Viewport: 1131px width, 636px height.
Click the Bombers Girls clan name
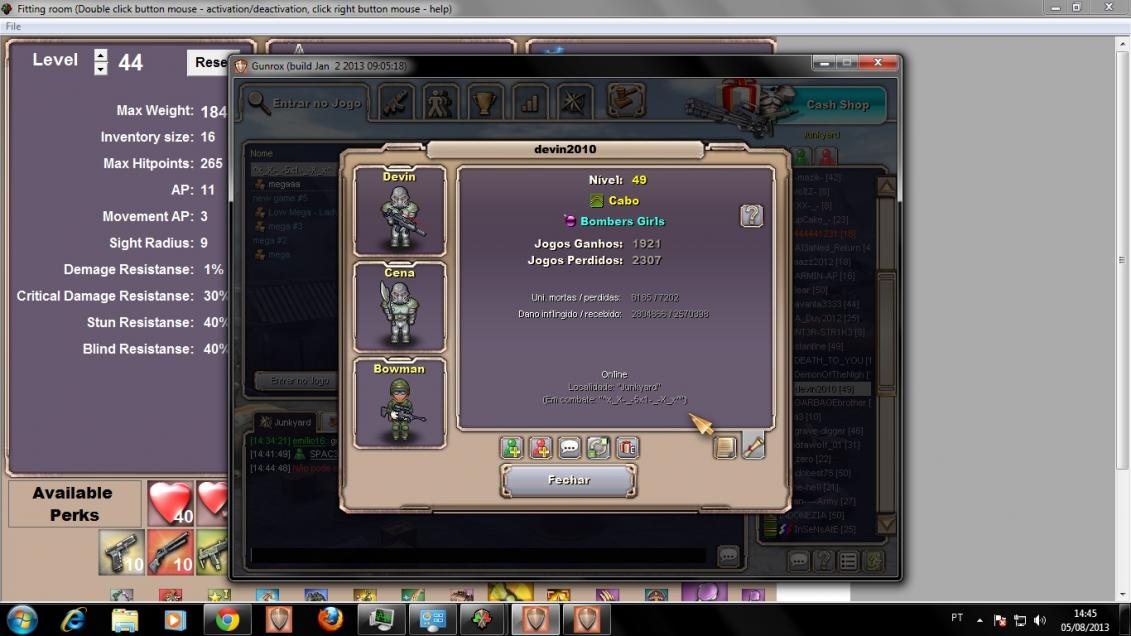coord(622,221)
